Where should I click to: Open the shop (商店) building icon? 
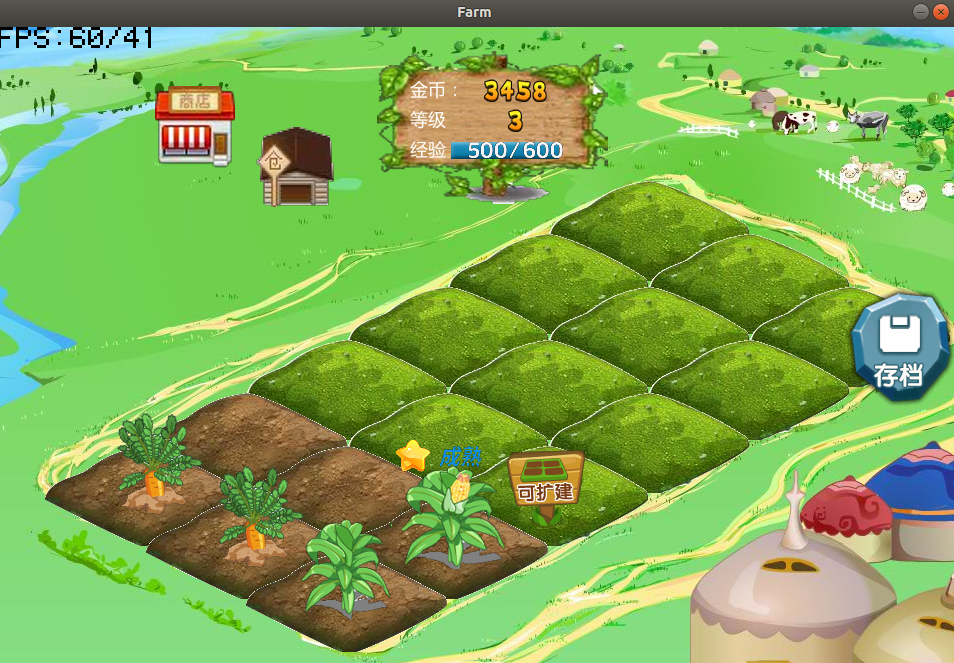pos(195,127)
